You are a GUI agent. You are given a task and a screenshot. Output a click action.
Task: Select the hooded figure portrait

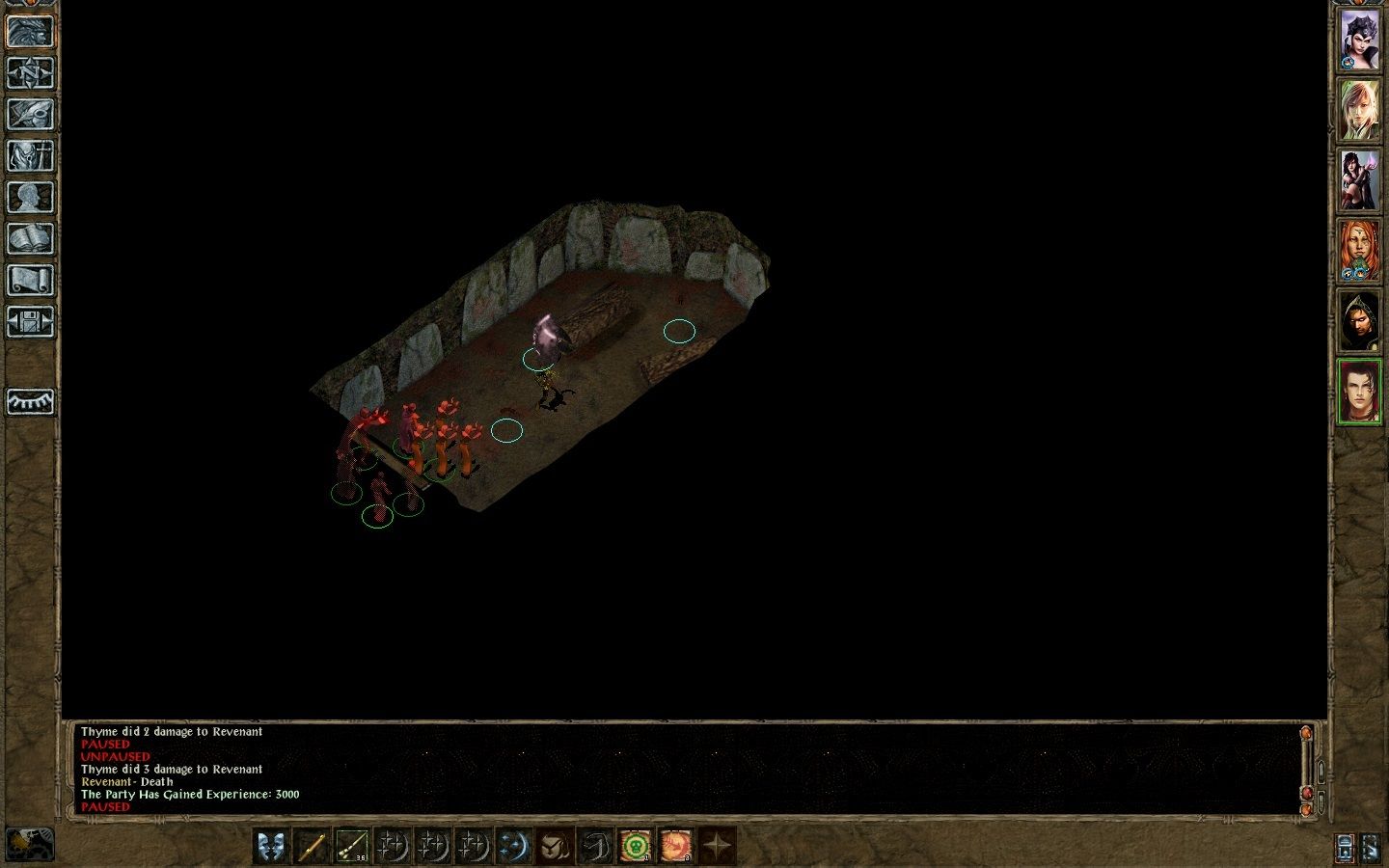(1359, 320)
